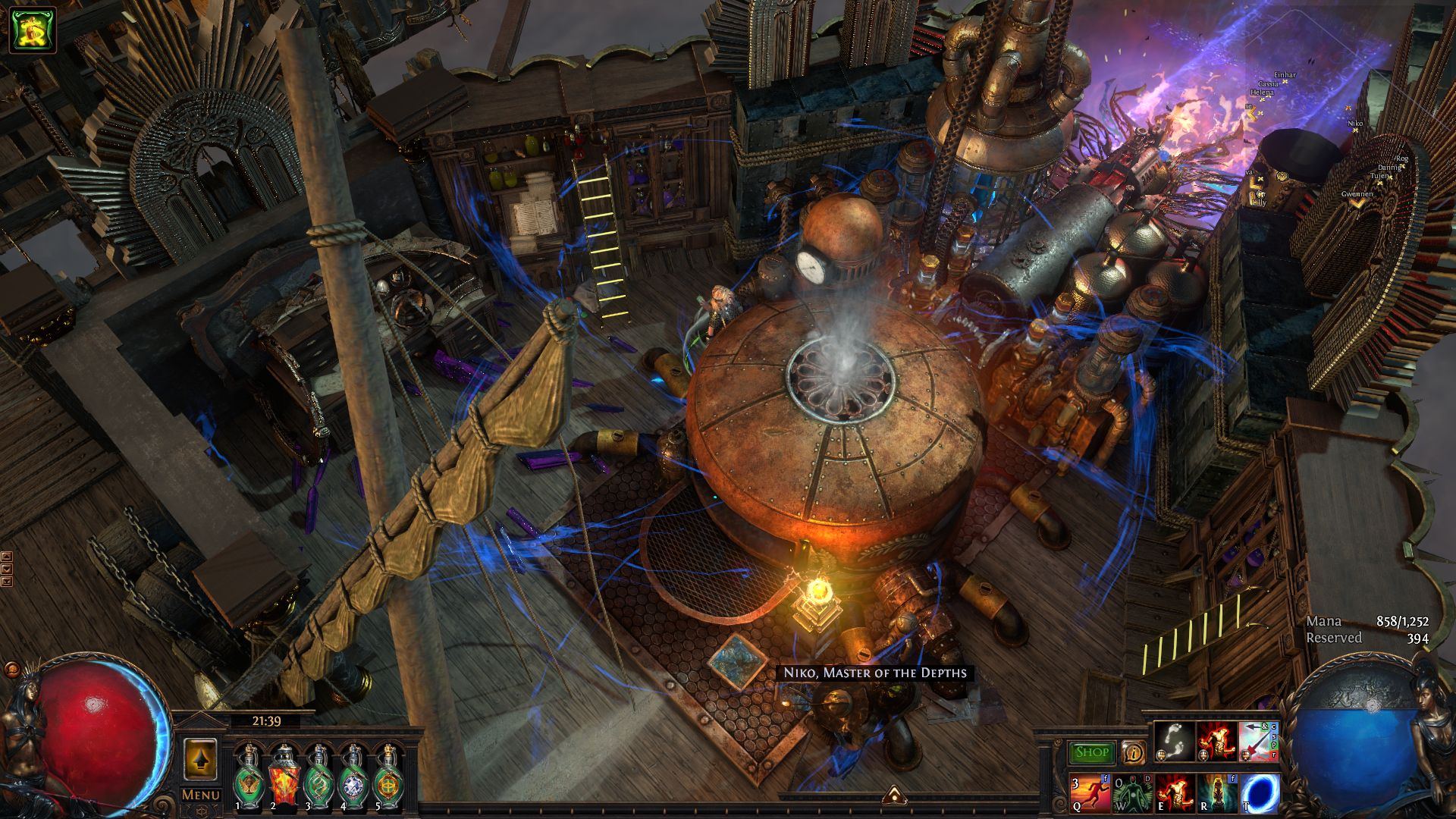1456x819 pixels.
Task: Use the green swirl flask in slot 3
Action: [x=318, y=779]
